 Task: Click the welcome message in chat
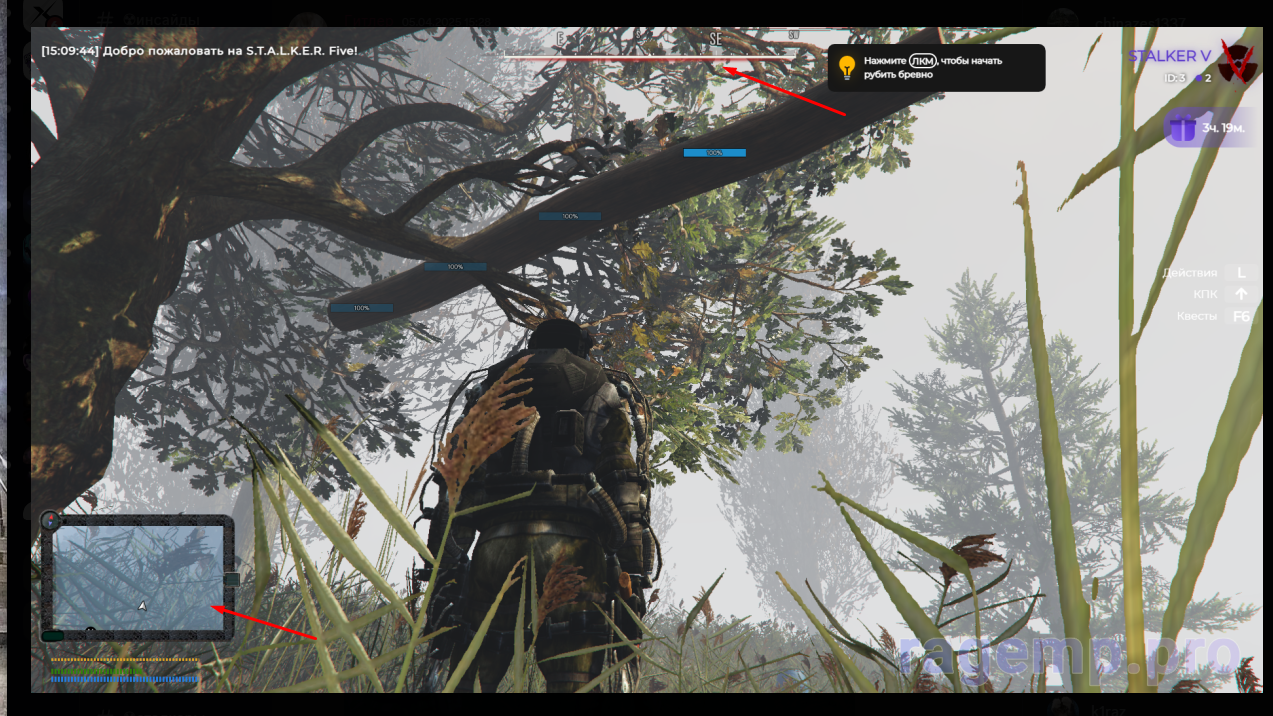click(x=199, y=50)
